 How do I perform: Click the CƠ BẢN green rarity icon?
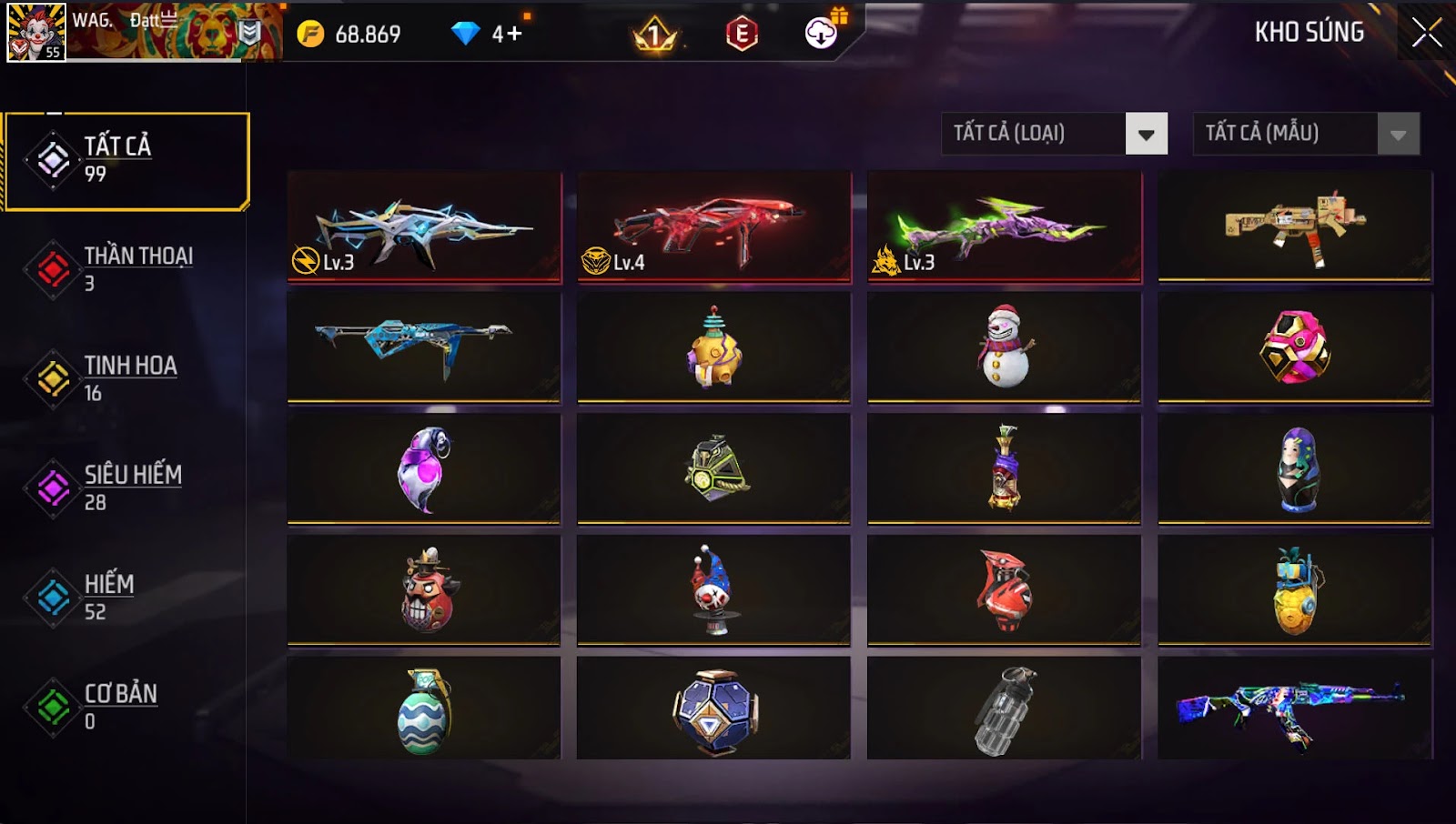[52, 705]
